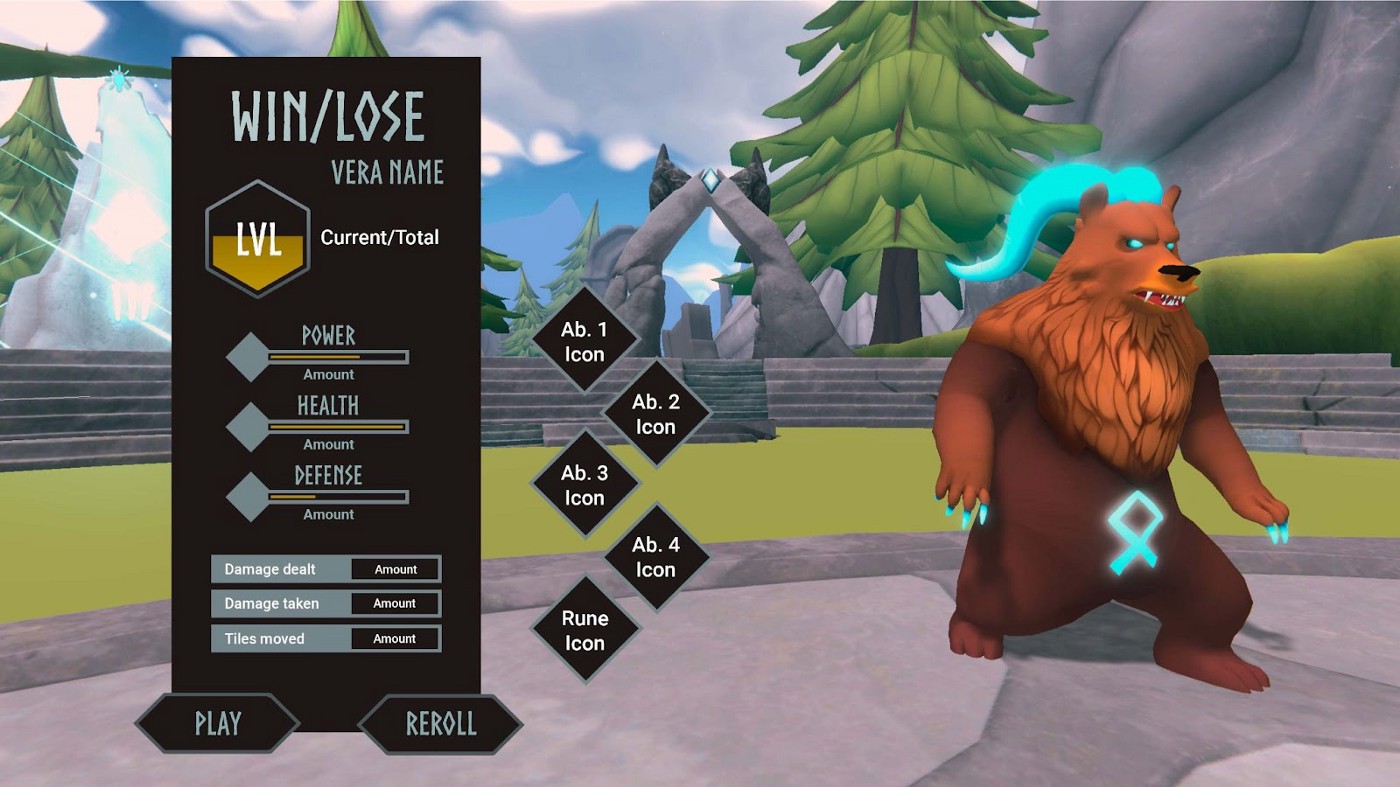Hit the REROLL button
Viewport: 1400px width, 787px height.
pos(440,723)
